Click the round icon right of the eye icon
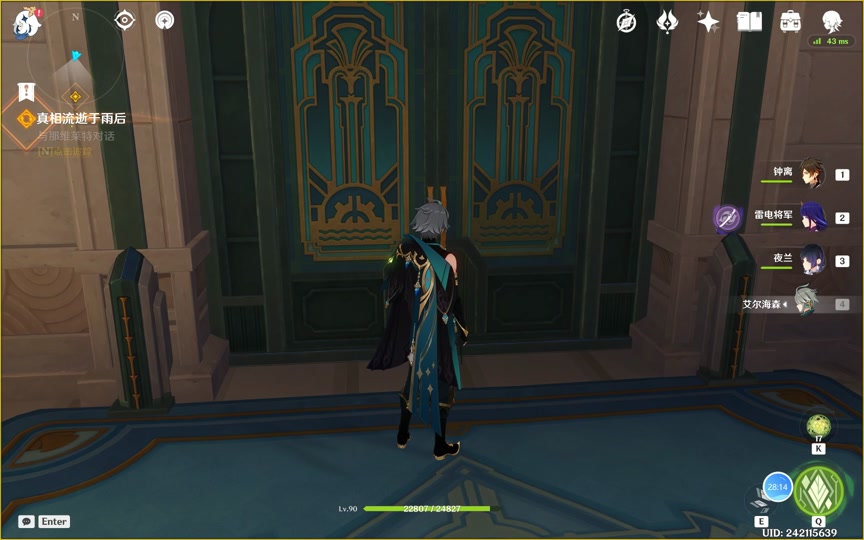Viewport: 864px width, 540px height. (164, 20)
